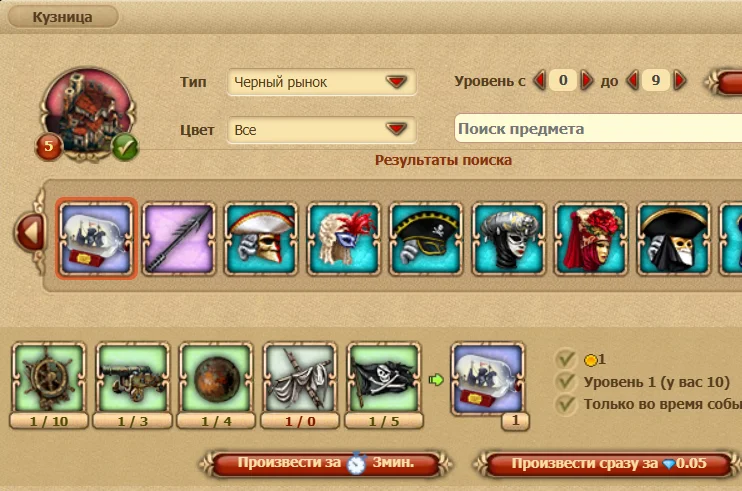Decrease the maximum level from 9

(632, 81)
